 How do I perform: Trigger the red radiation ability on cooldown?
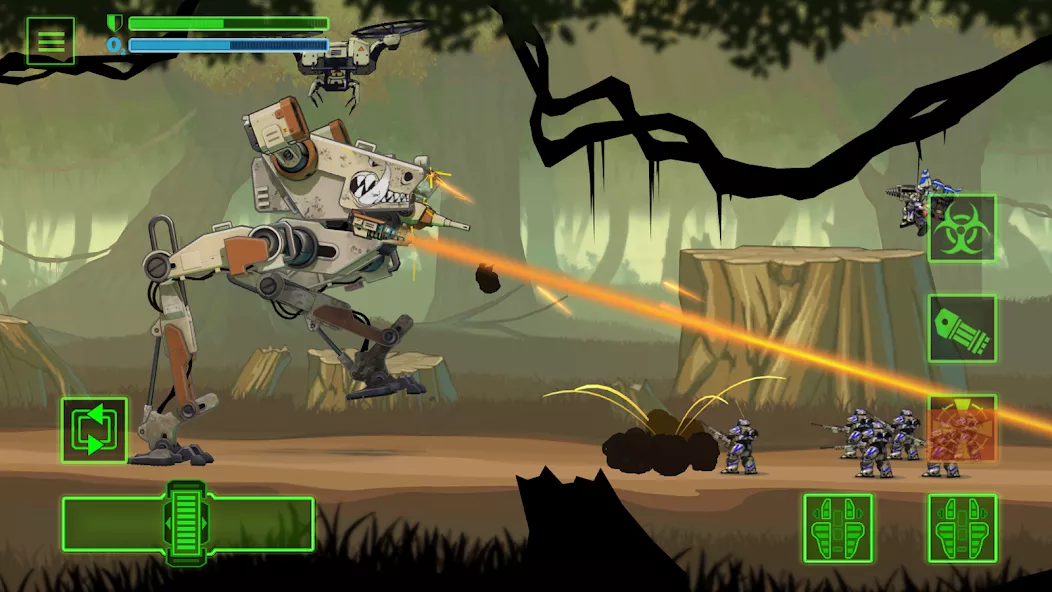coord(962,428)
